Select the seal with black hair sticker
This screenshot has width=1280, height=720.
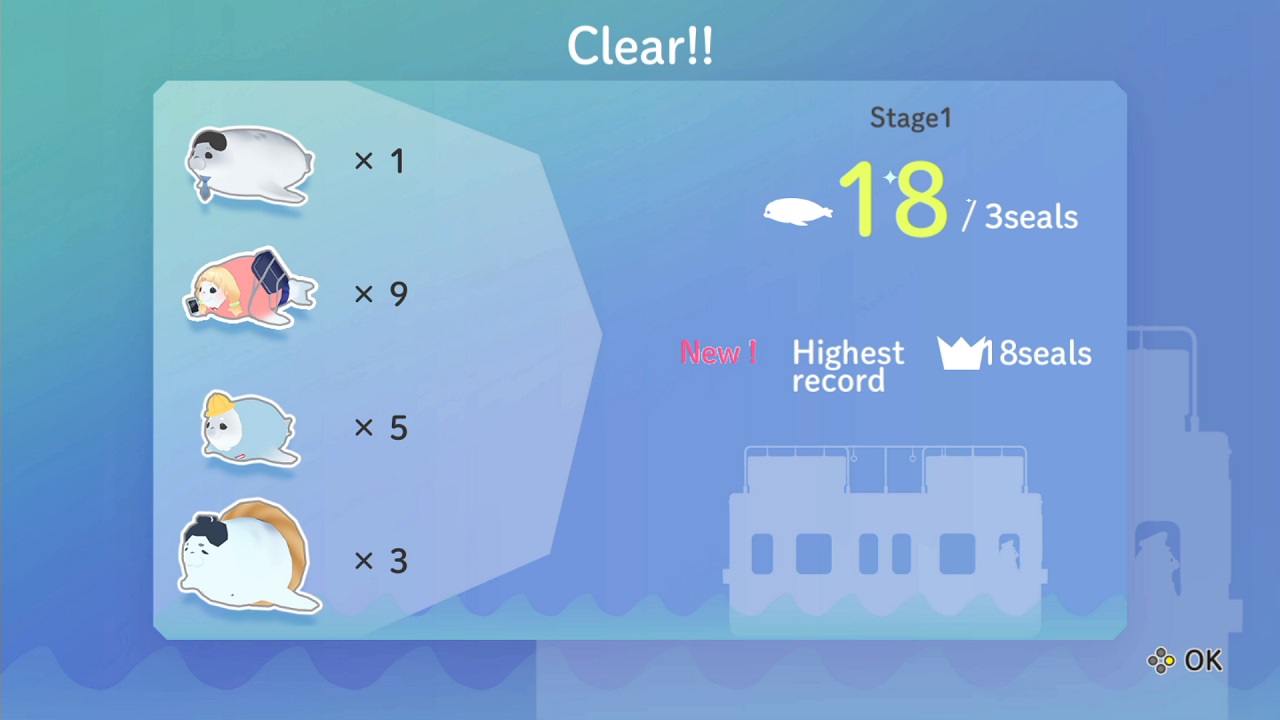point(250,165)
